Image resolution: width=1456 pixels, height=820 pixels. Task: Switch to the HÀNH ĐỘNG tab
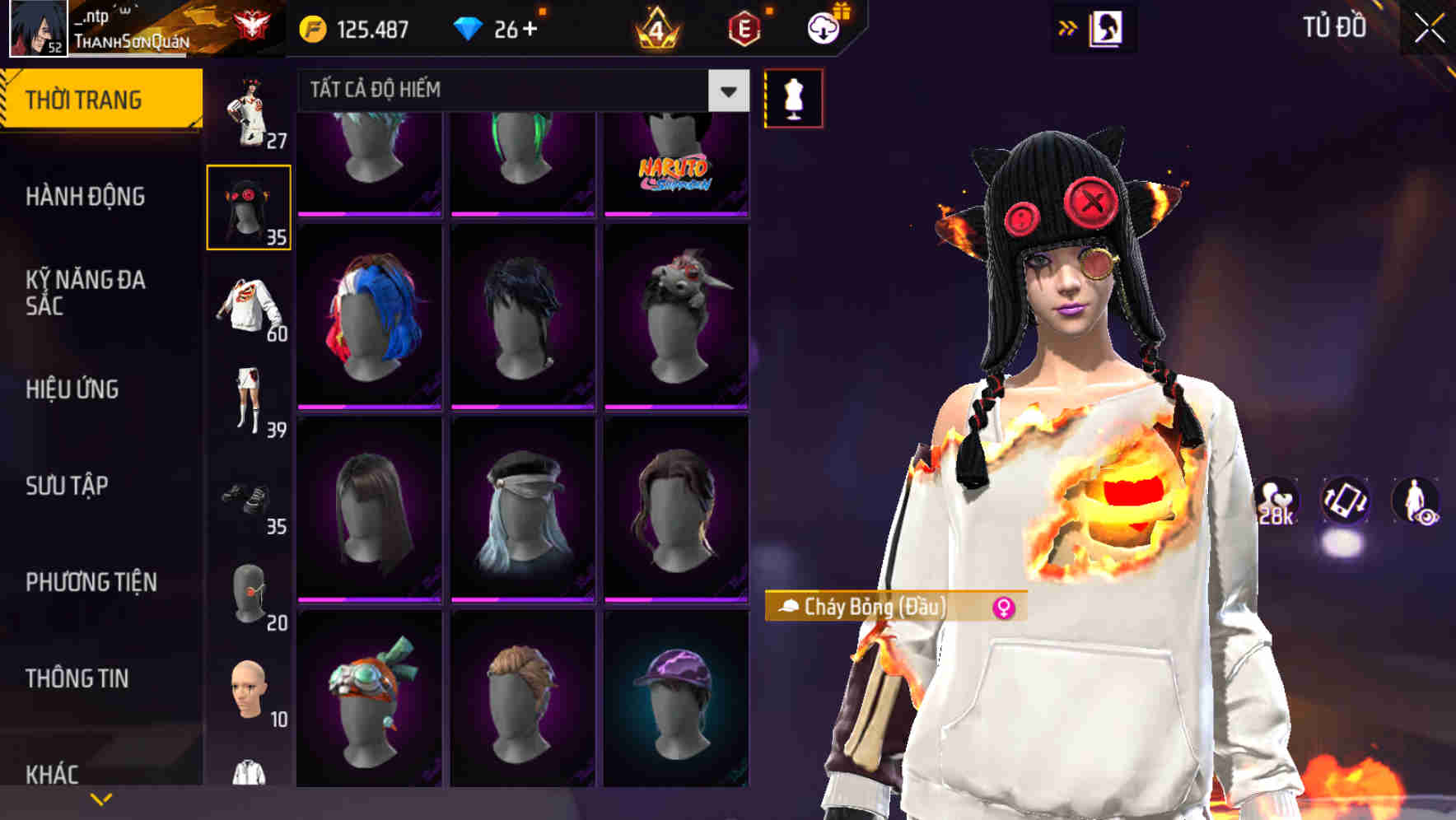pos(86,198)
